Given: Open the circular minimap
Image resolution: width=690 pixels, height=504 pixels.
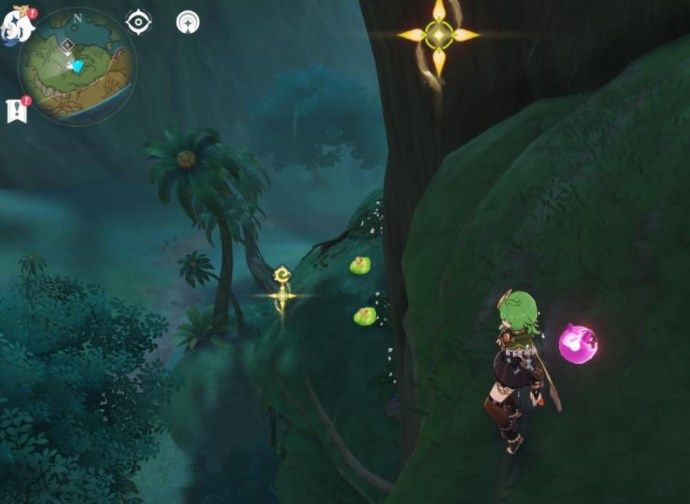Looking at the screenshot, I should click(x=77, y=63).
